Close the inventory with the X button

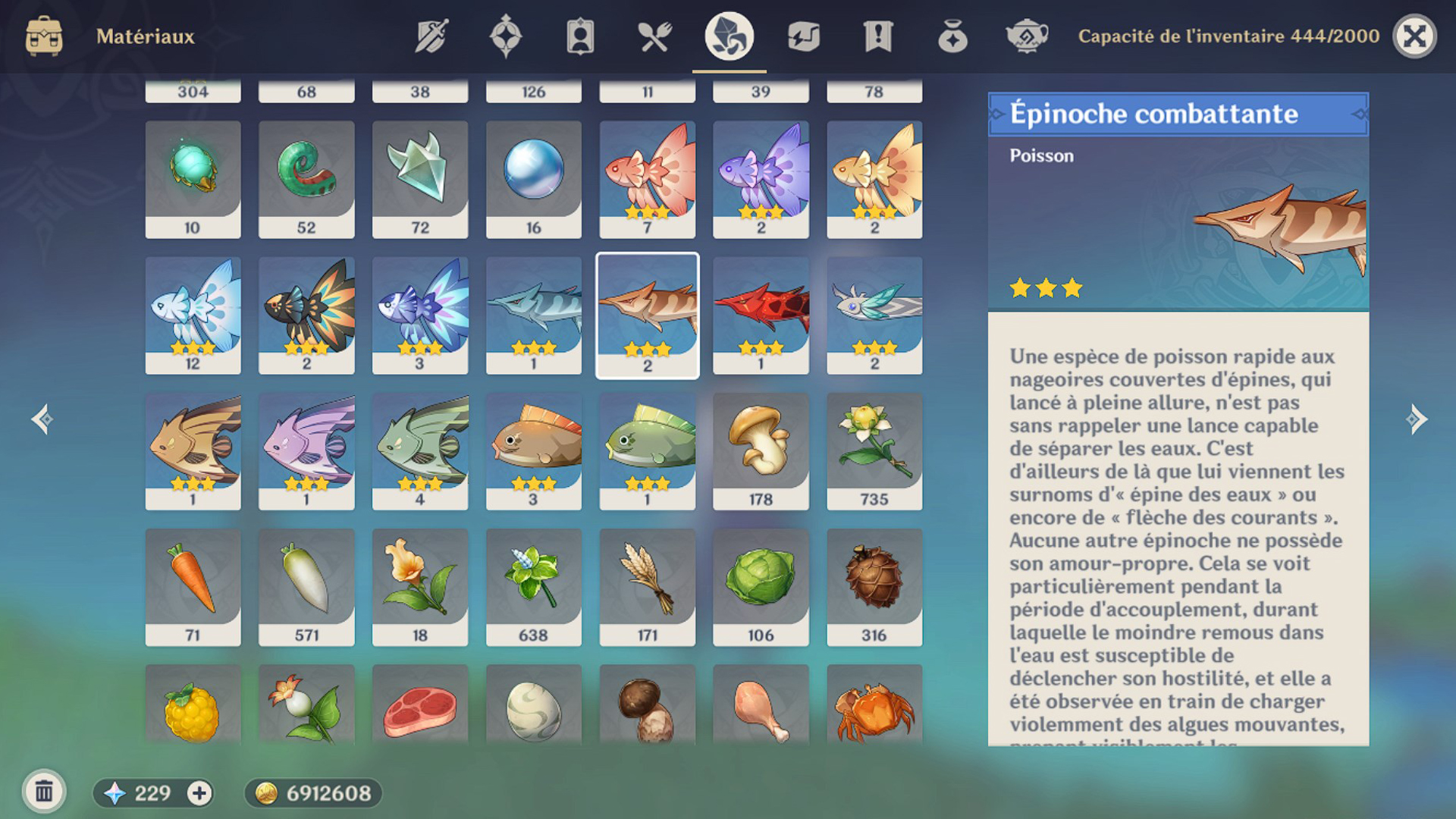pyautogui.click(x=1417, y=36)
